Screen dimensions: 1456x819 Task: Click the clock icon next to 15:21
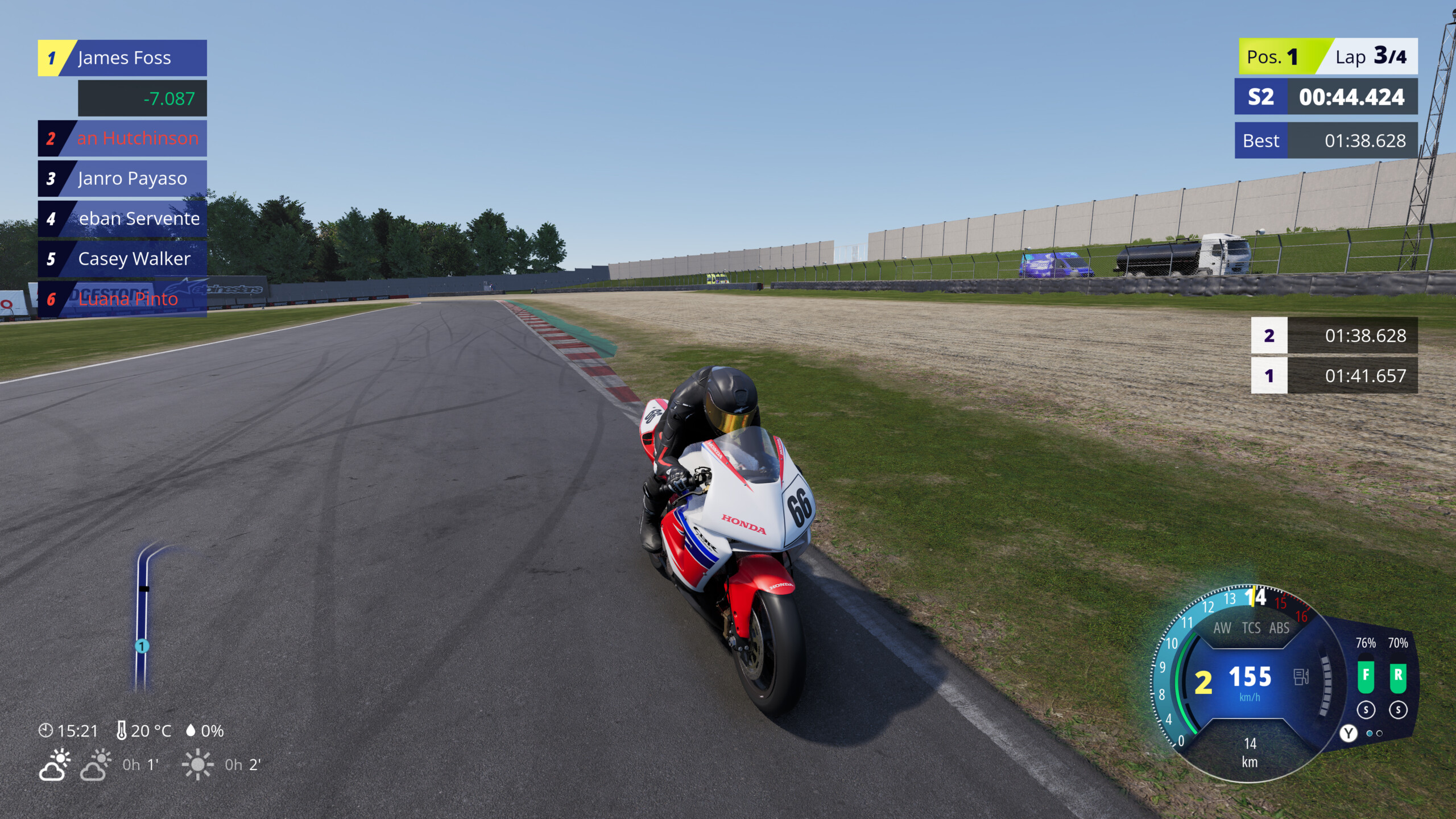pyautogui.click(x=45, y=730)
